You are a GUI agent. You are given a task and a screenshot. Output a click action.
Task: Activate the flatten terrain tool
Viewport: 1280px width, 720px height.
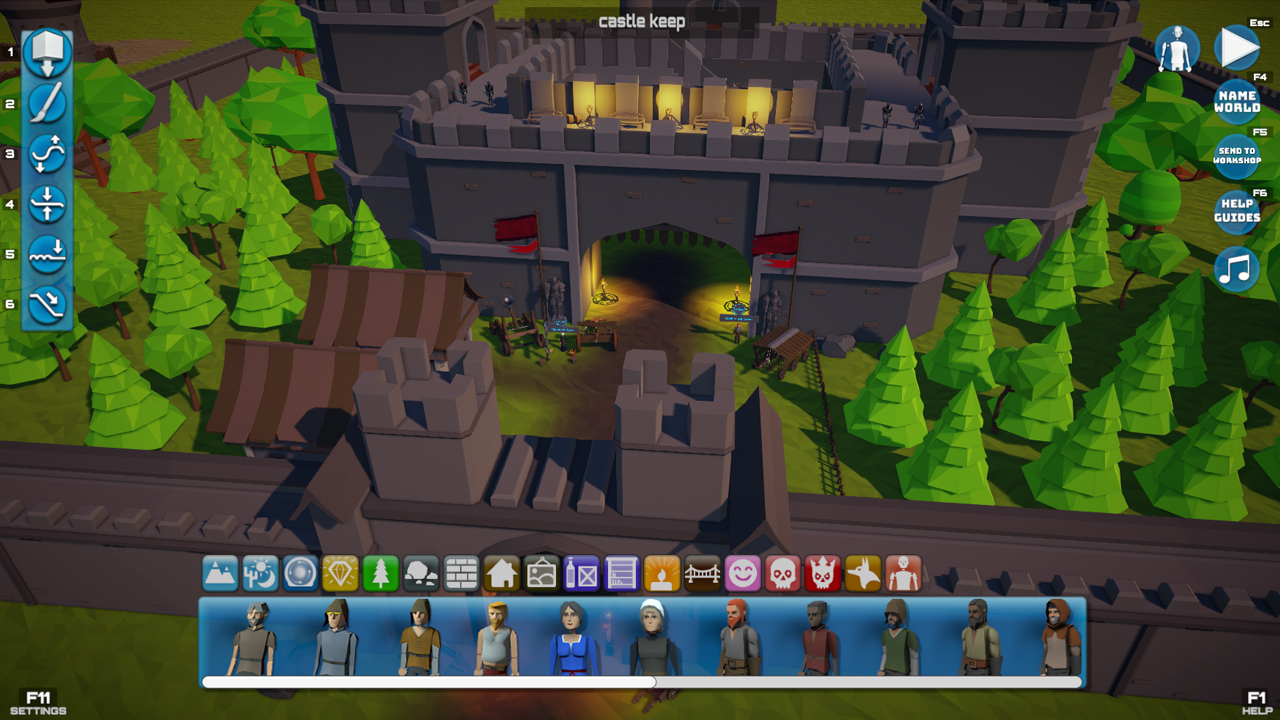(47, 203)
